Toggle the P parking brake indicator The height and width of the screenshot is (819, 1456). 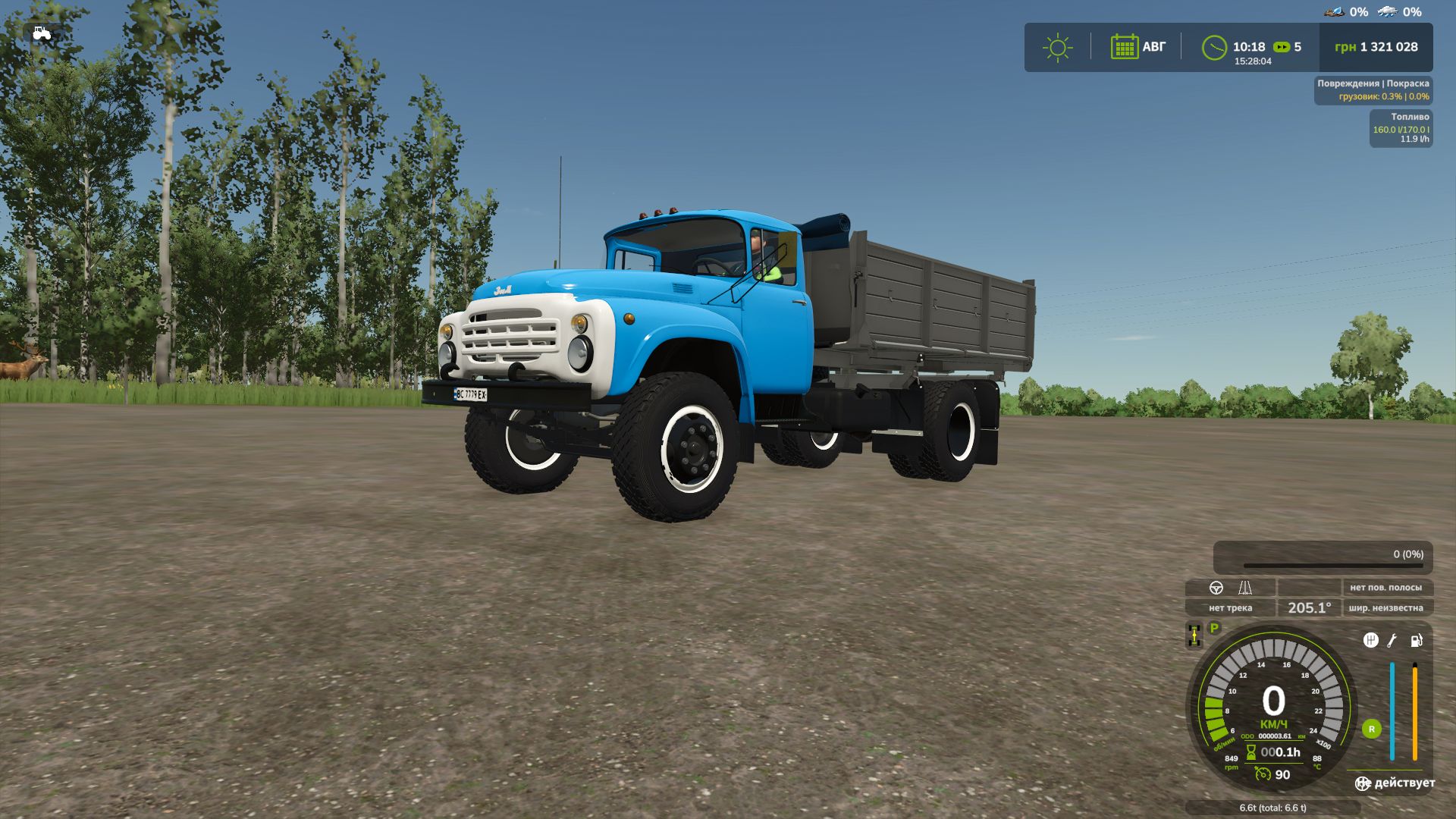click(x=1214, y=627)
